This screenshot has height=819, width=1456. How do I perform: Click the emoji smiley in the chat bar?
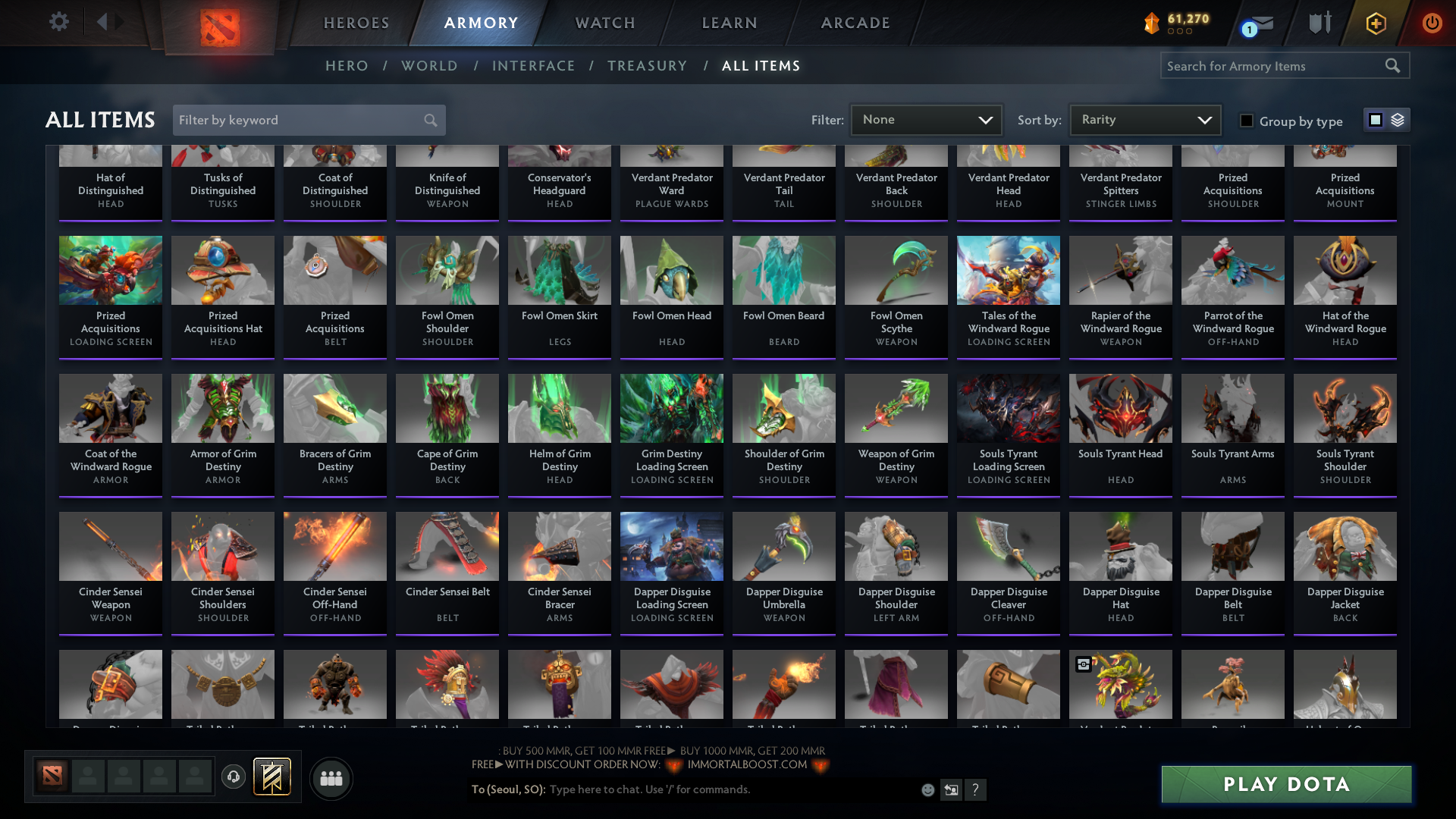[x=927, y=789]
